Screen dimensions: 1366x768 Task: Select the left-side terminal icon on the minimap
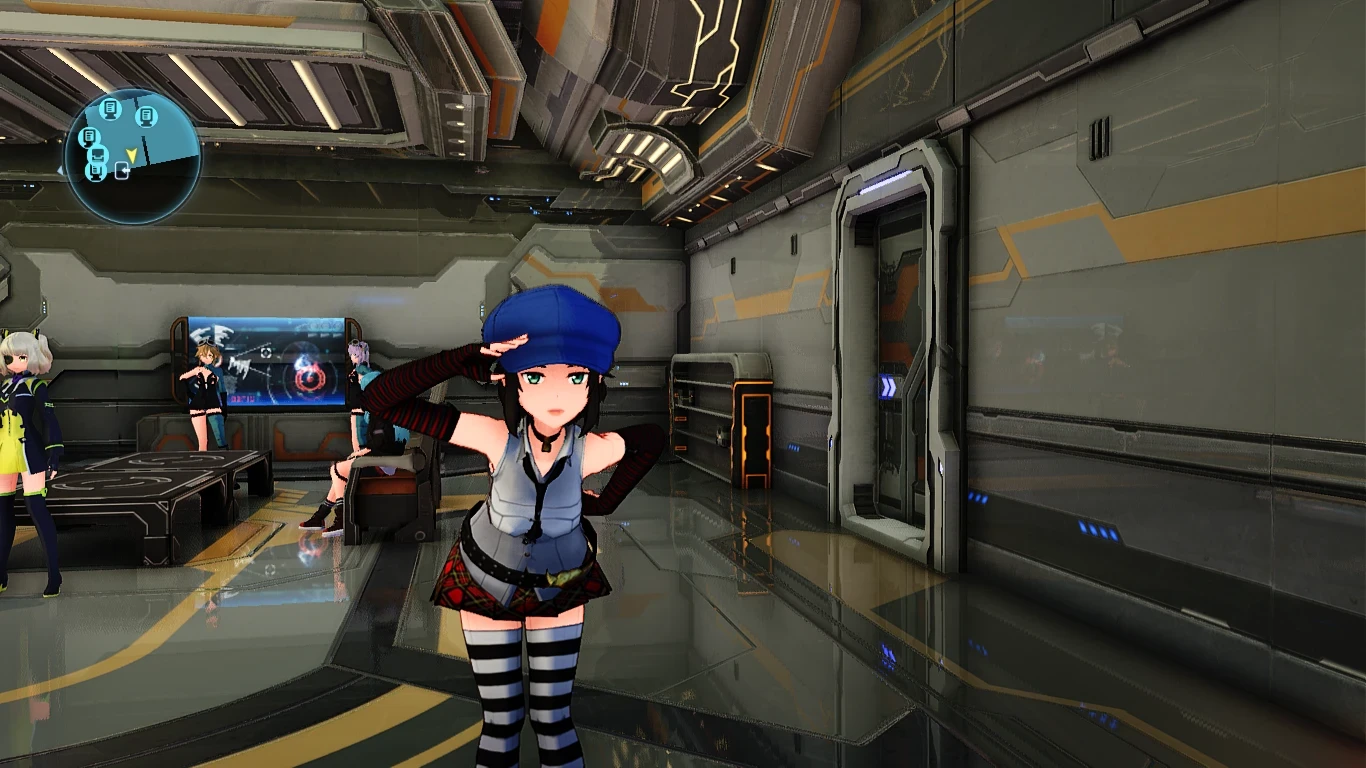89,137
